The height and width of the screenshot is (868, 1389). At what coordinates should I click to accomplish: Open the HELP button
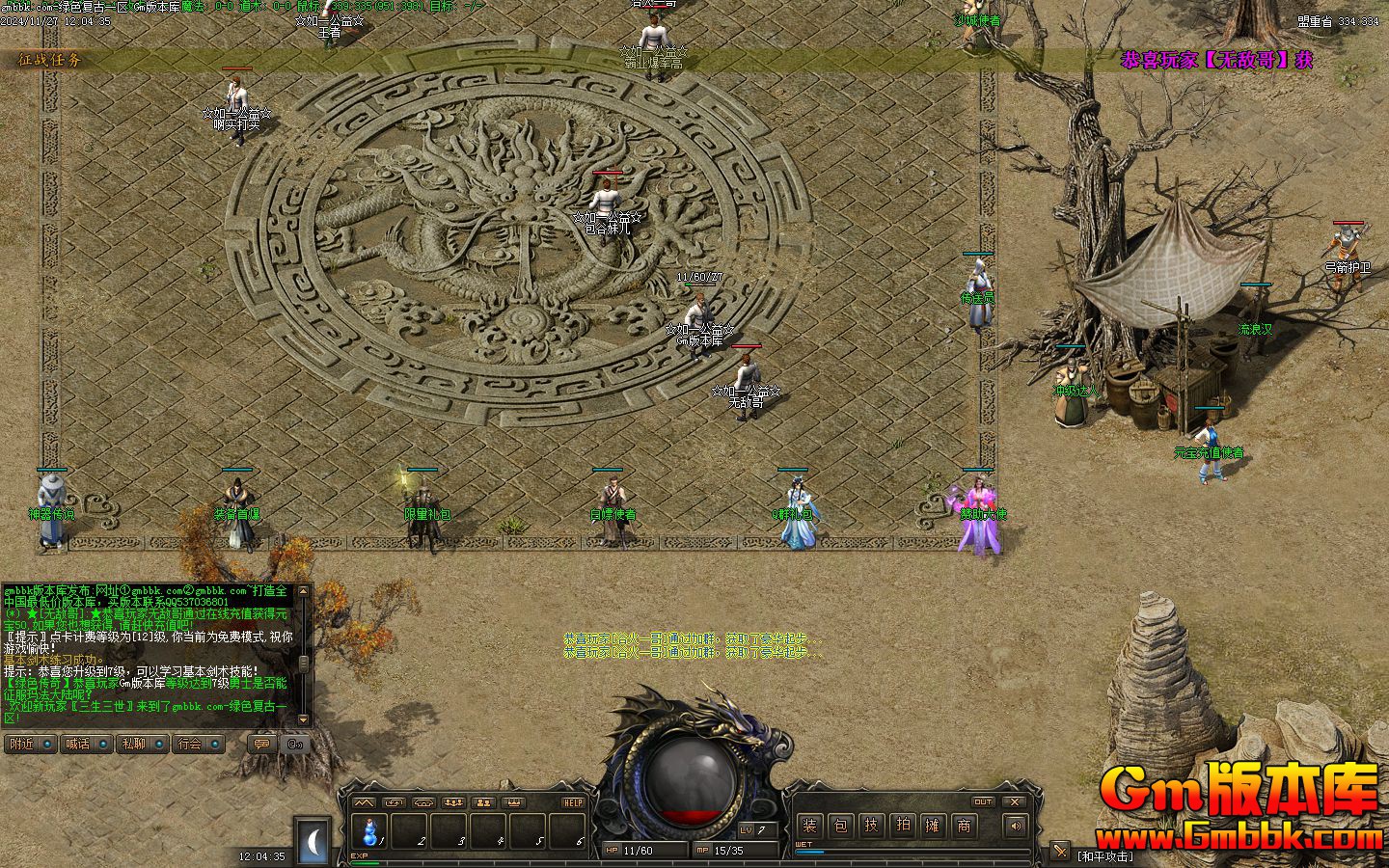tap(573, 802)
